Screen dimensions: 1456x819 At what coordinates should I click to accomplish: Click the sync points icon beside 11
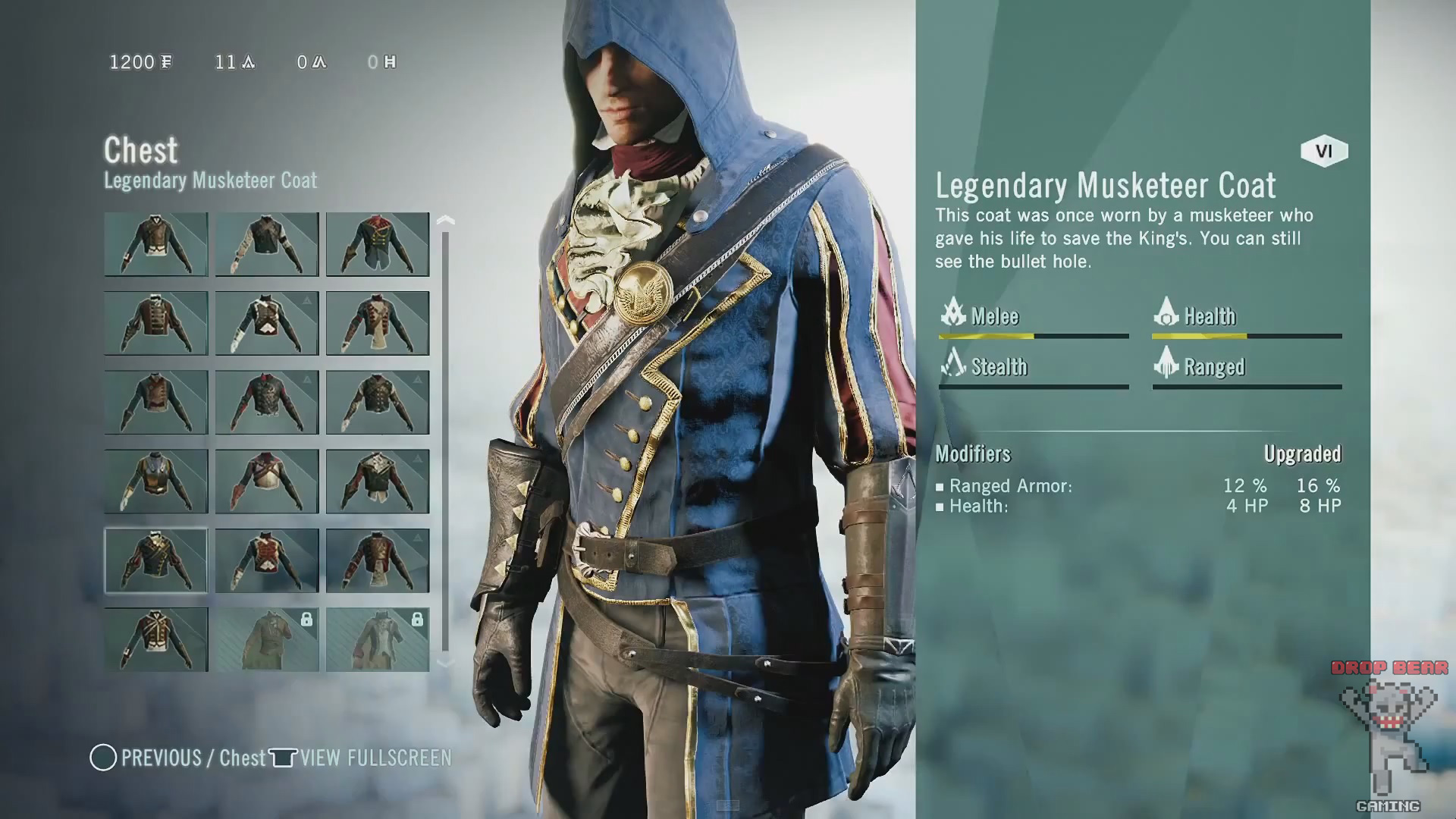pos(246,62)
